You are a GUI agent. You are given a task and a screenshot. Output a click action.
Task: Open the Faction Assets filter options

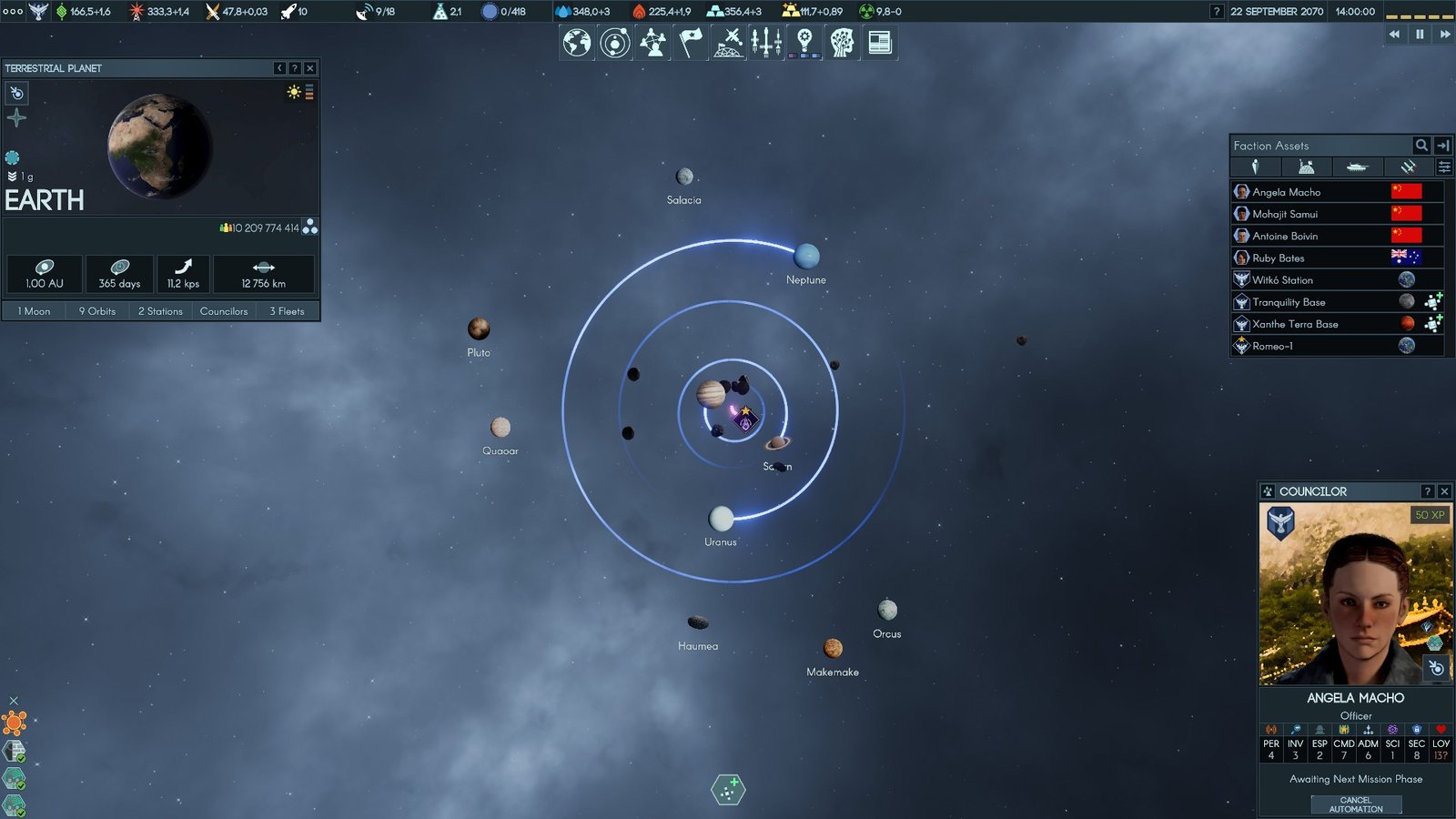tap(1443, 167)
